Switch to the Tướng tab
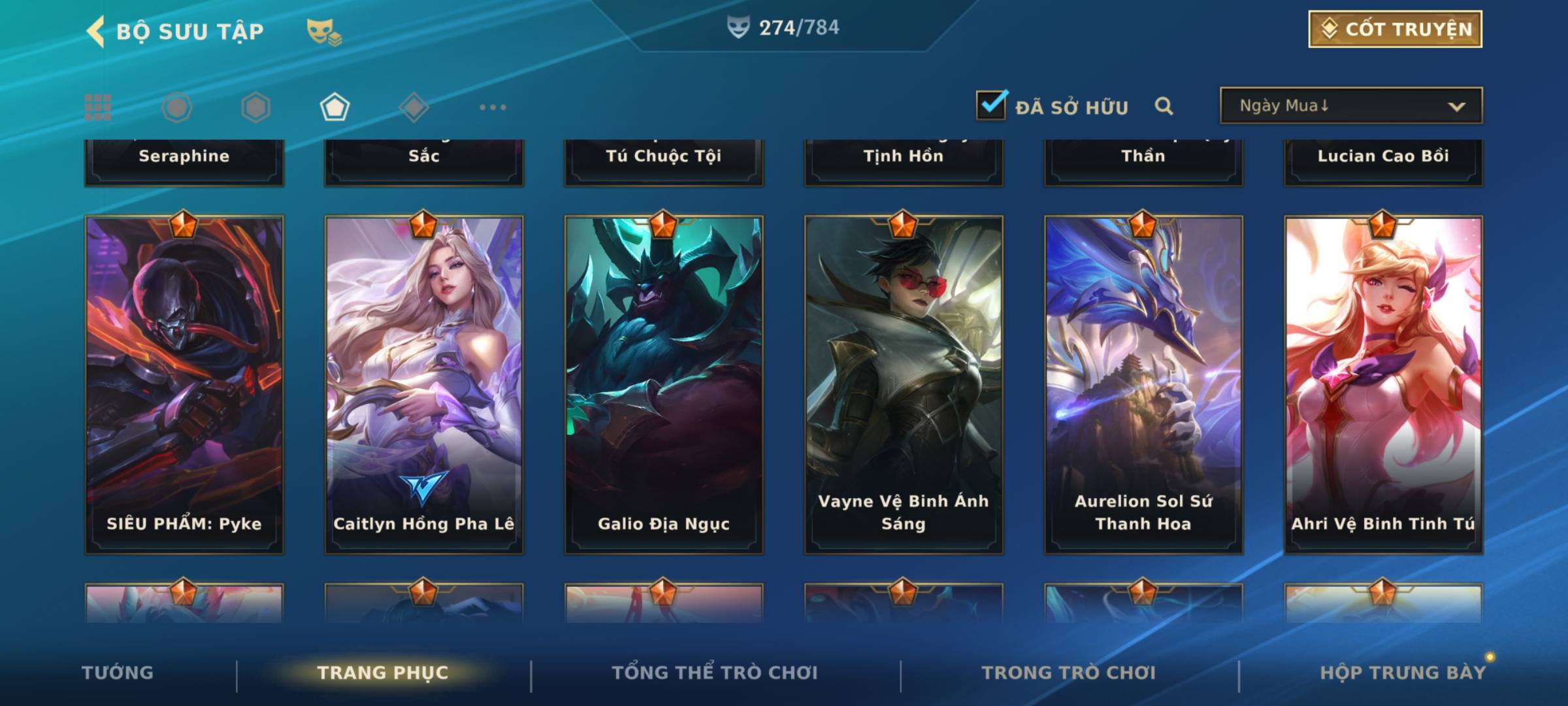Screen dimensions: 1568x706 pos(118,673)
